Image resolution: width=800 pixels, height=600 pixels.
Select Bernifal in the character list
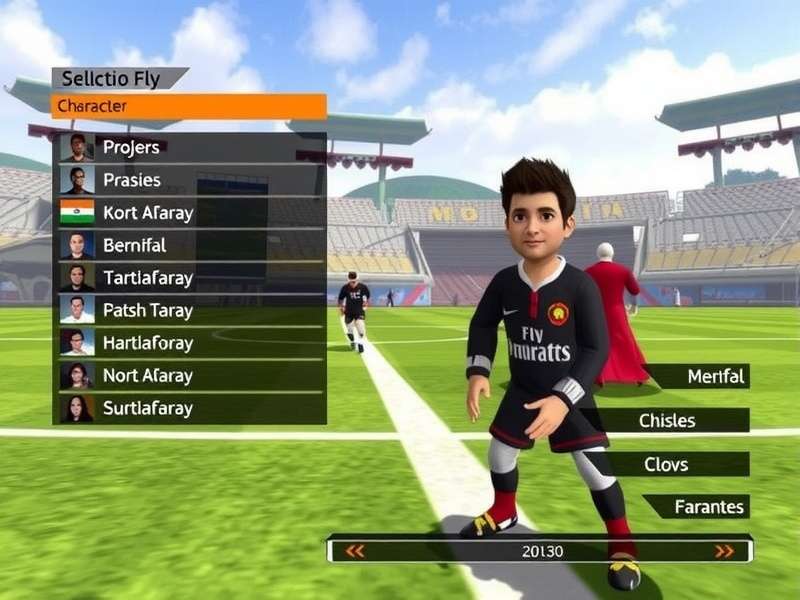click(x=190, y=245)
